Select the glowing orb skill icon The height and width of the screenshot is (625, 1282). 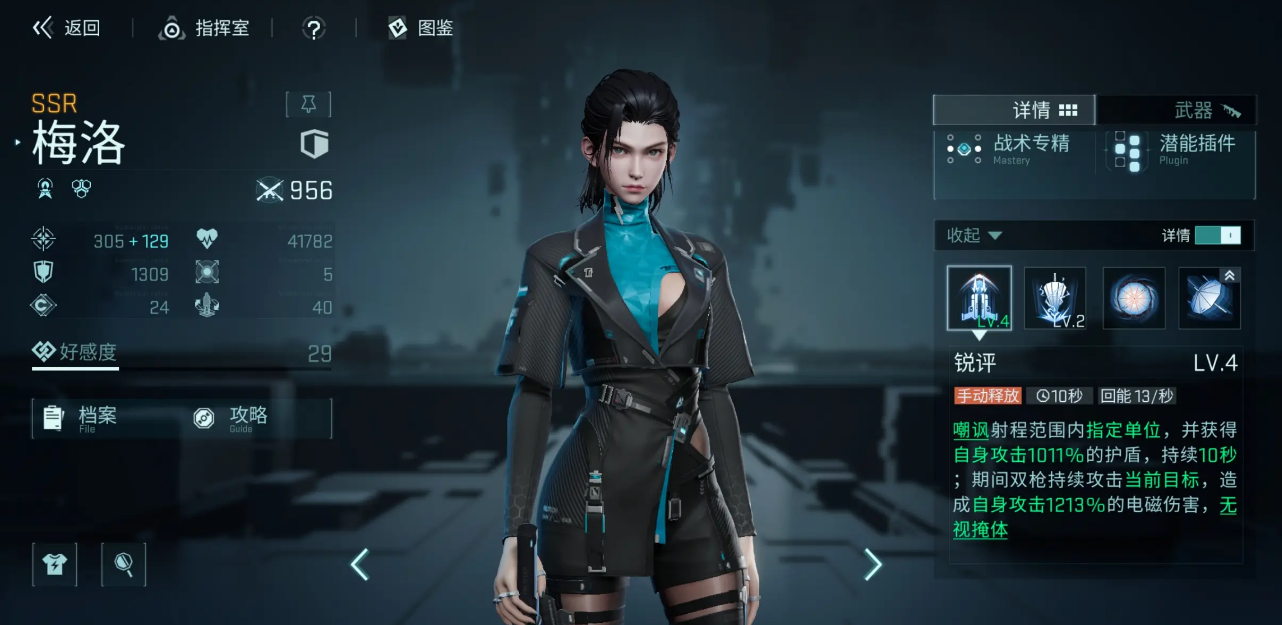[x=1133, y=298]
